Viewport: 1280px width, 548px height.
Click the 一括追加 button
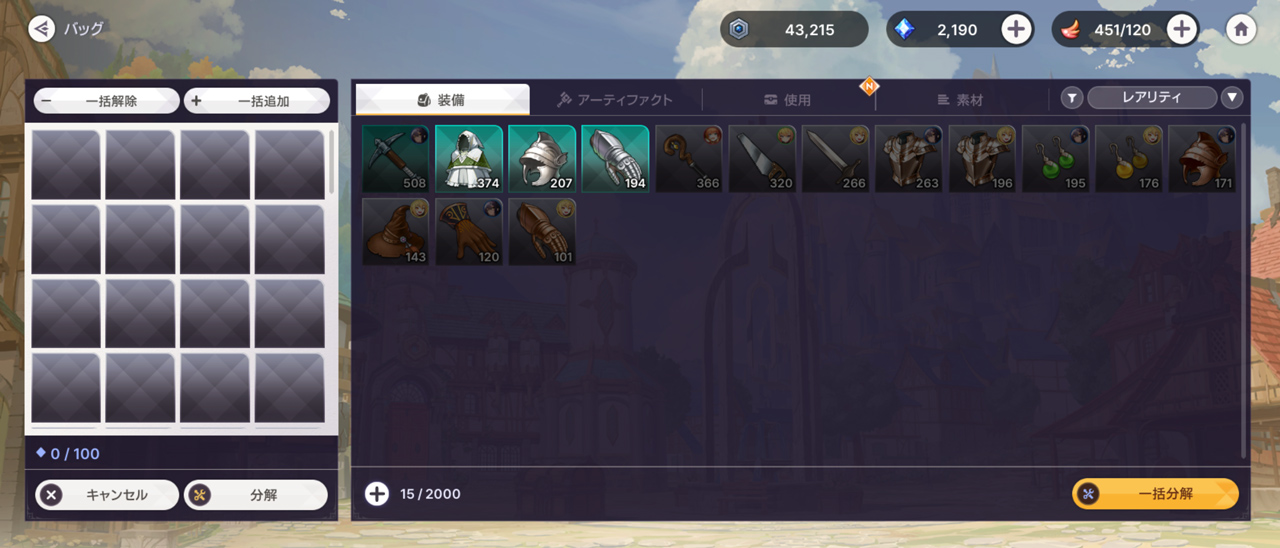[x=257, y=101]
